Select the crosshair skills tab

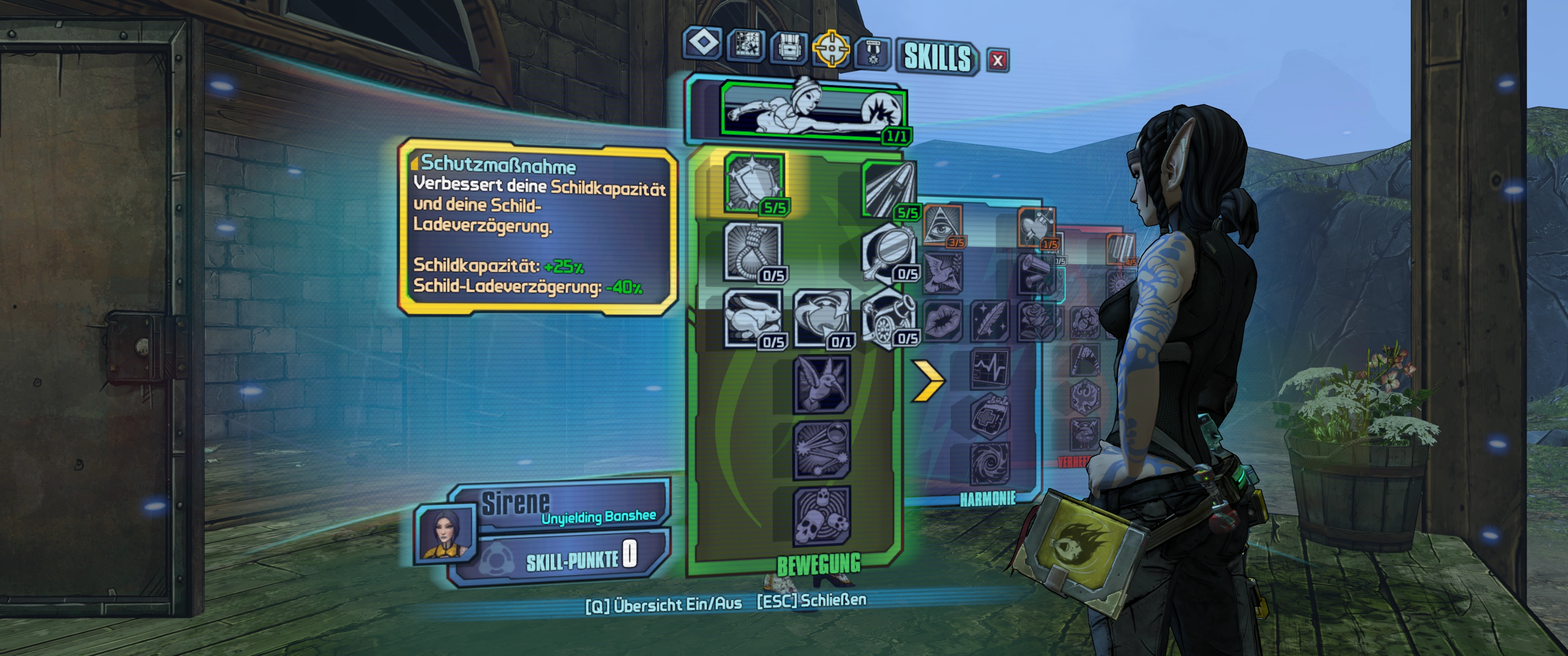tap(831, 49)
